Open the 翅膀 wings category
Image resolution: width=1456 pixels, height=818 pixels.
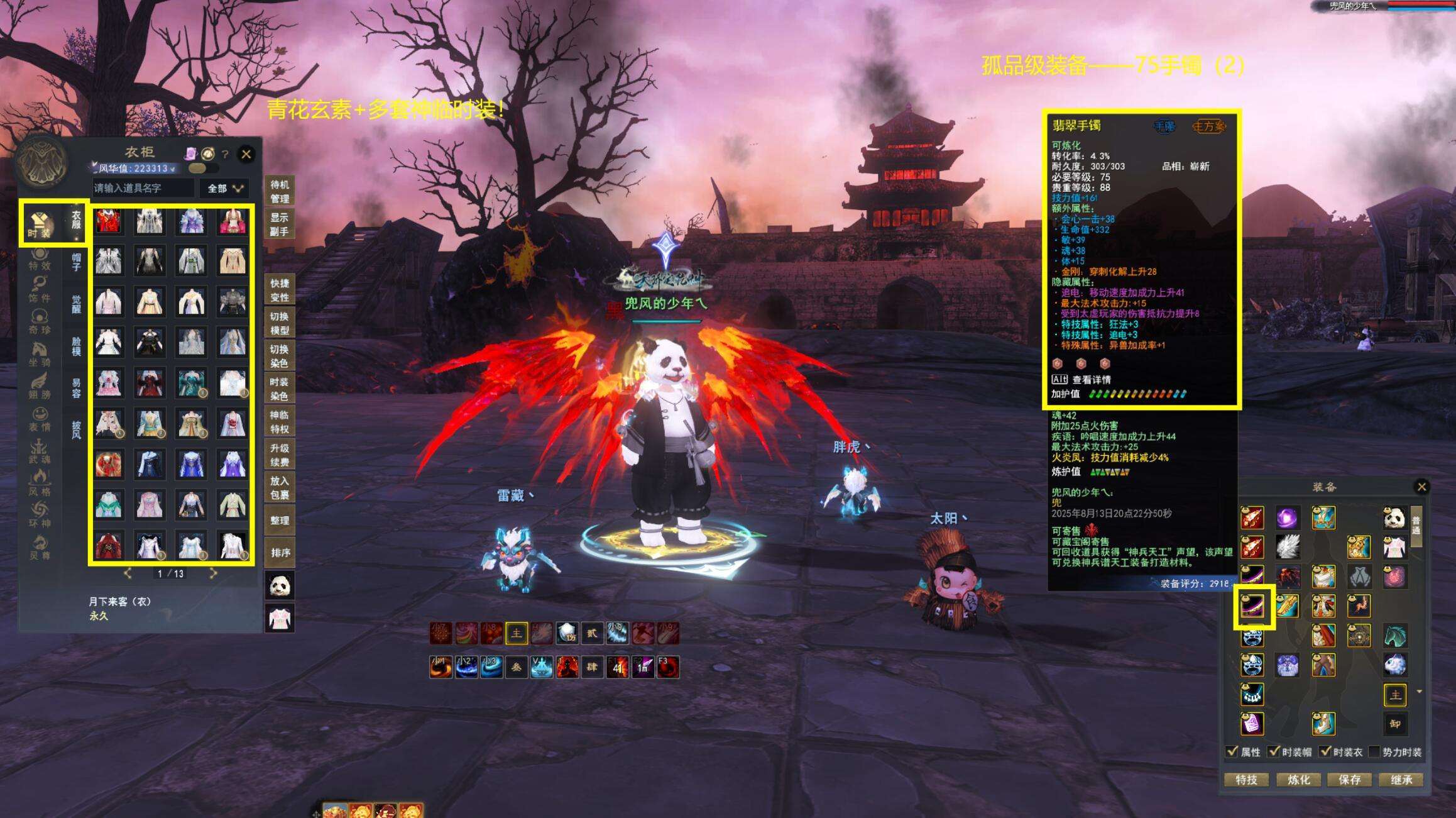(x=39, y=386)
